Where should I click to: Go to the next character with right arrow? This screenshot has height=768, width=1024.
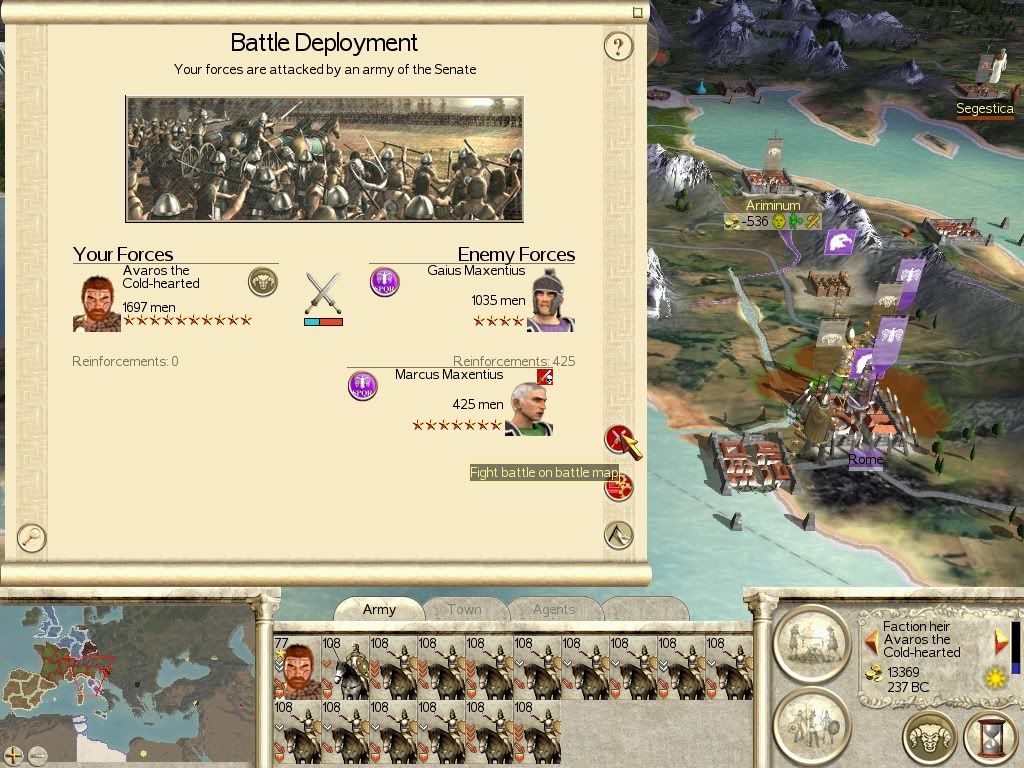1000,640
